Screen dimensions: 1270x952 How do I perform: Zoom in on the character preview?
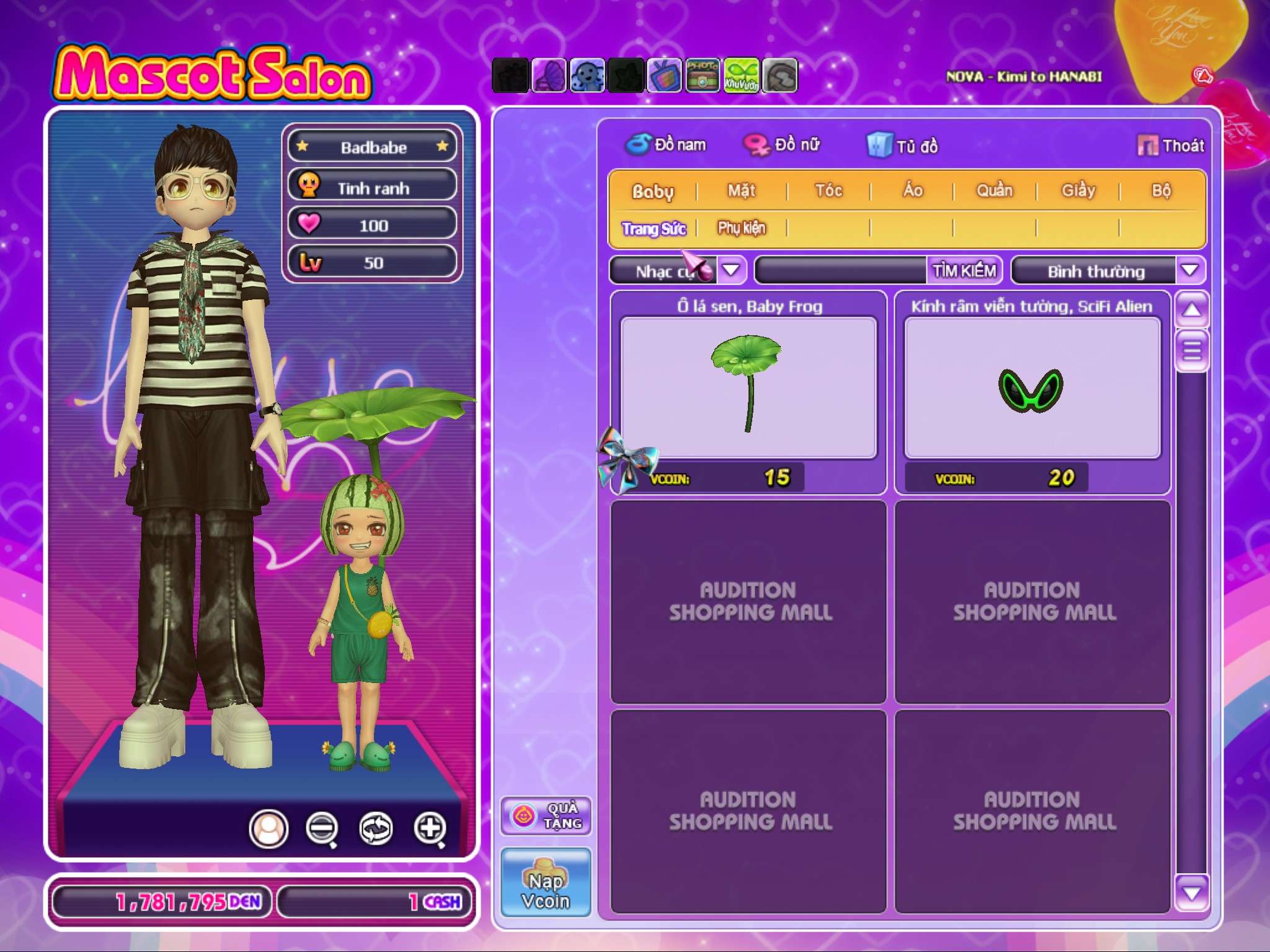pos(430,828)
